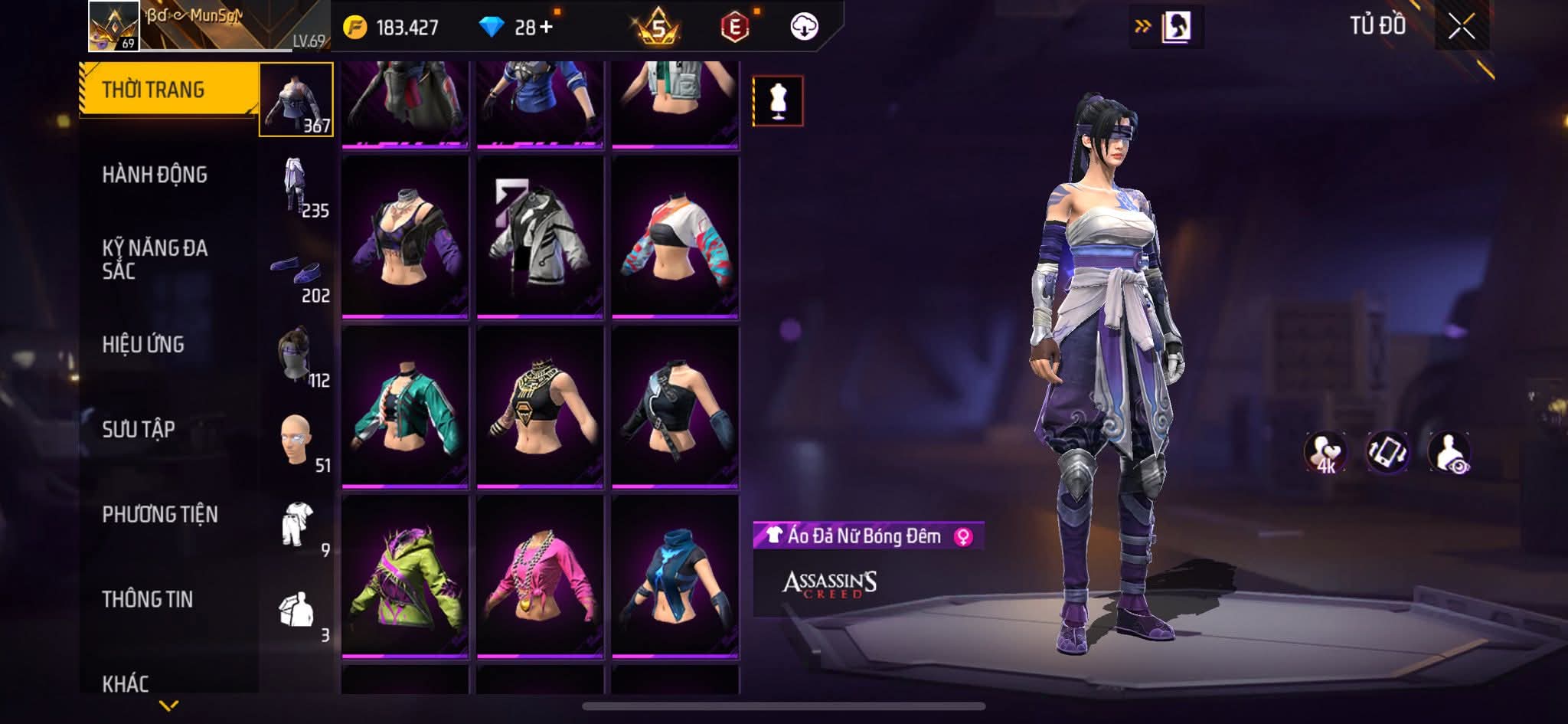The height and width of the screenshot is (724, 1568).
Task: Open the Thông Tin tab
Action: click(148, 600)
